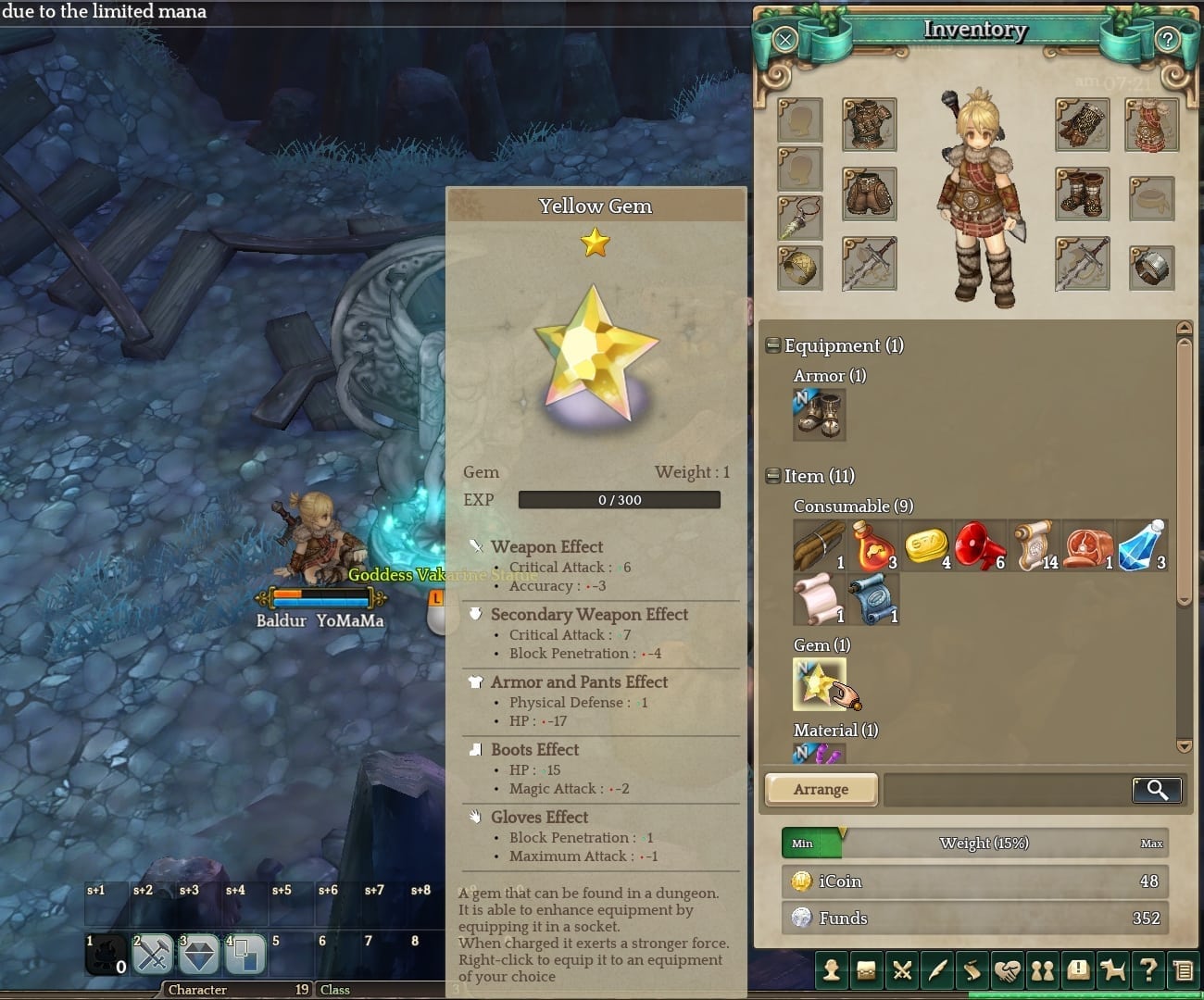
Task: Select the Yellow Gem in inventory
Action: (819, 683)
